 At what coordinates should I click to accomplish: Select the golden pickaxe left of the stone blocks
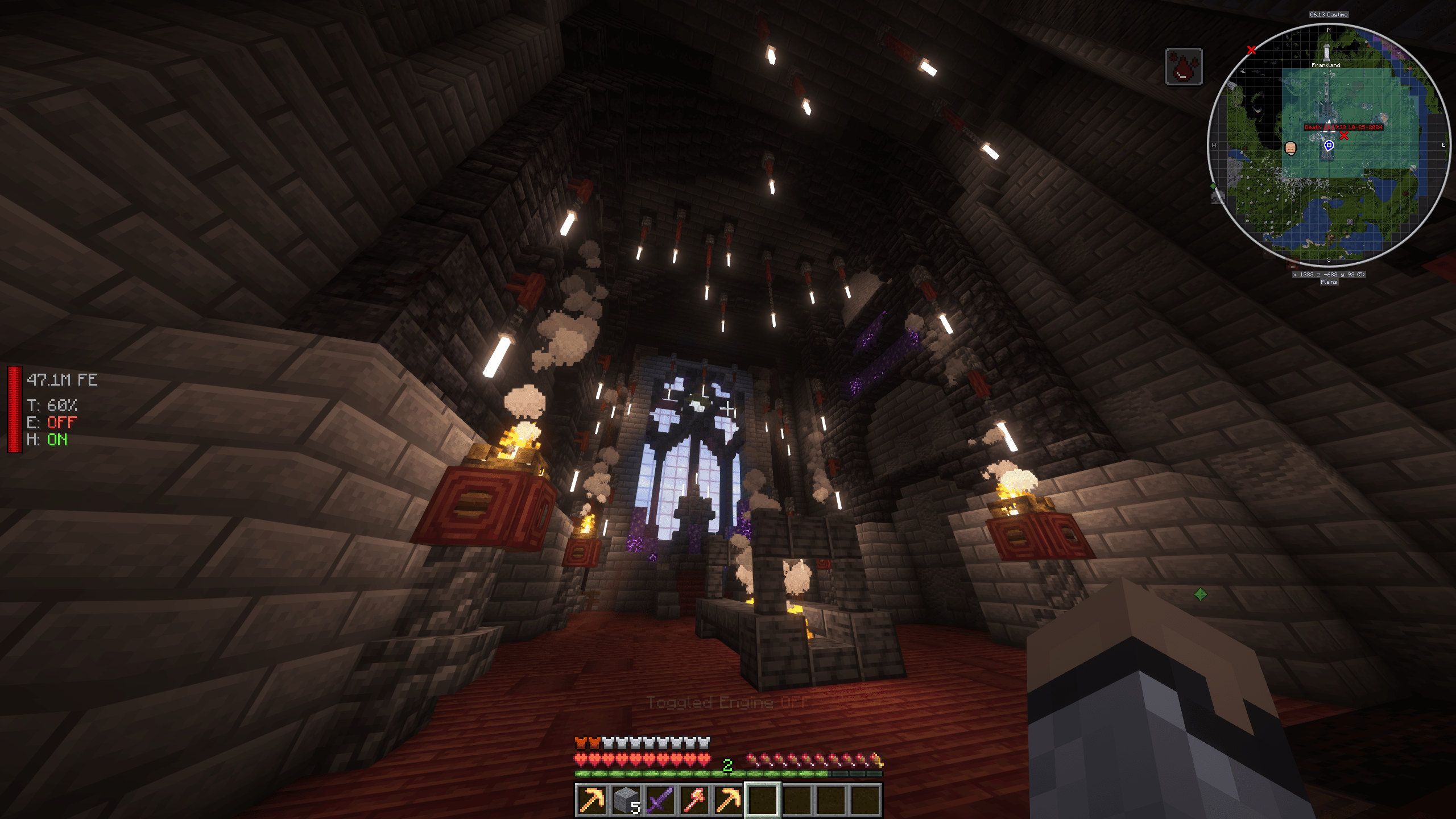pyautogui.click(x=591, y=800)
